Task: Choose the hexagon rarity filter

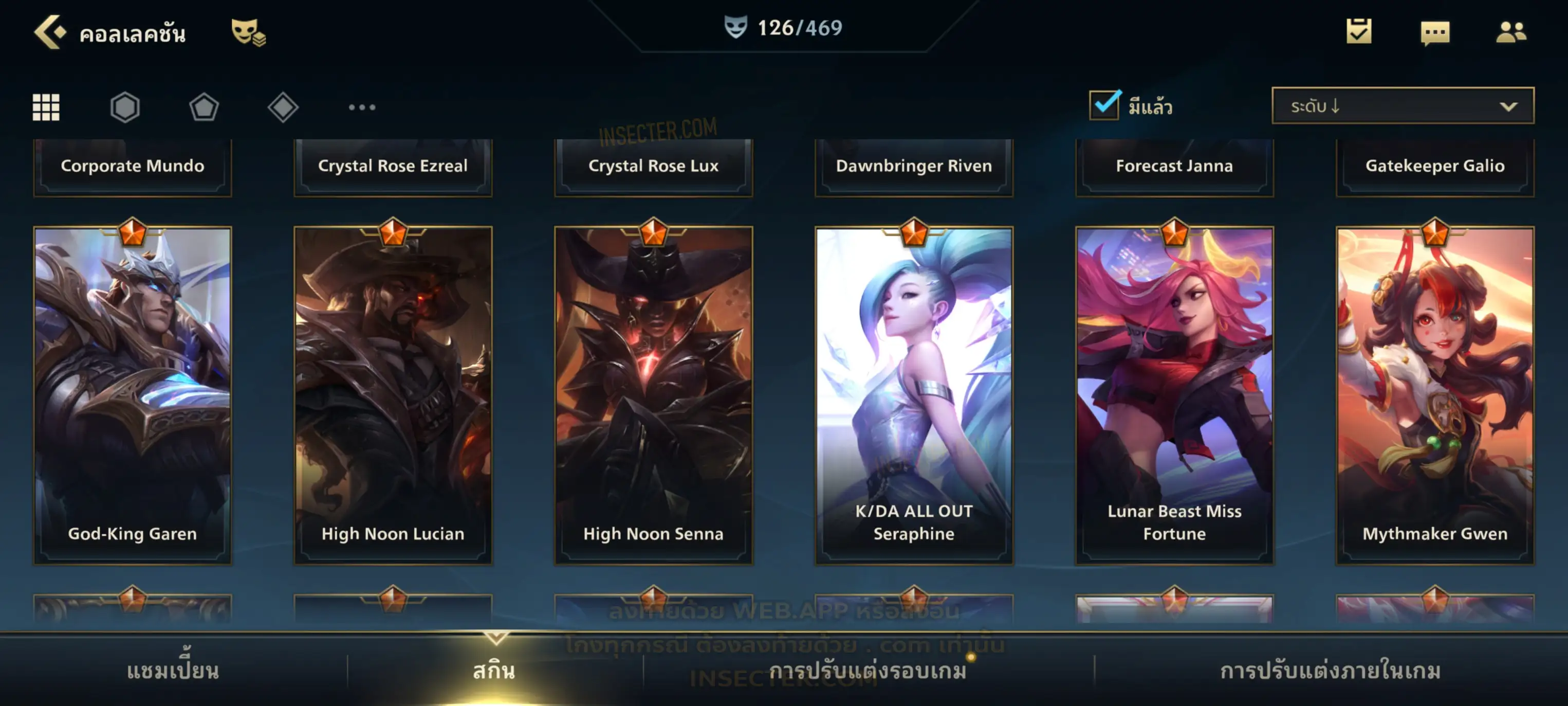Action: [125, 107]
